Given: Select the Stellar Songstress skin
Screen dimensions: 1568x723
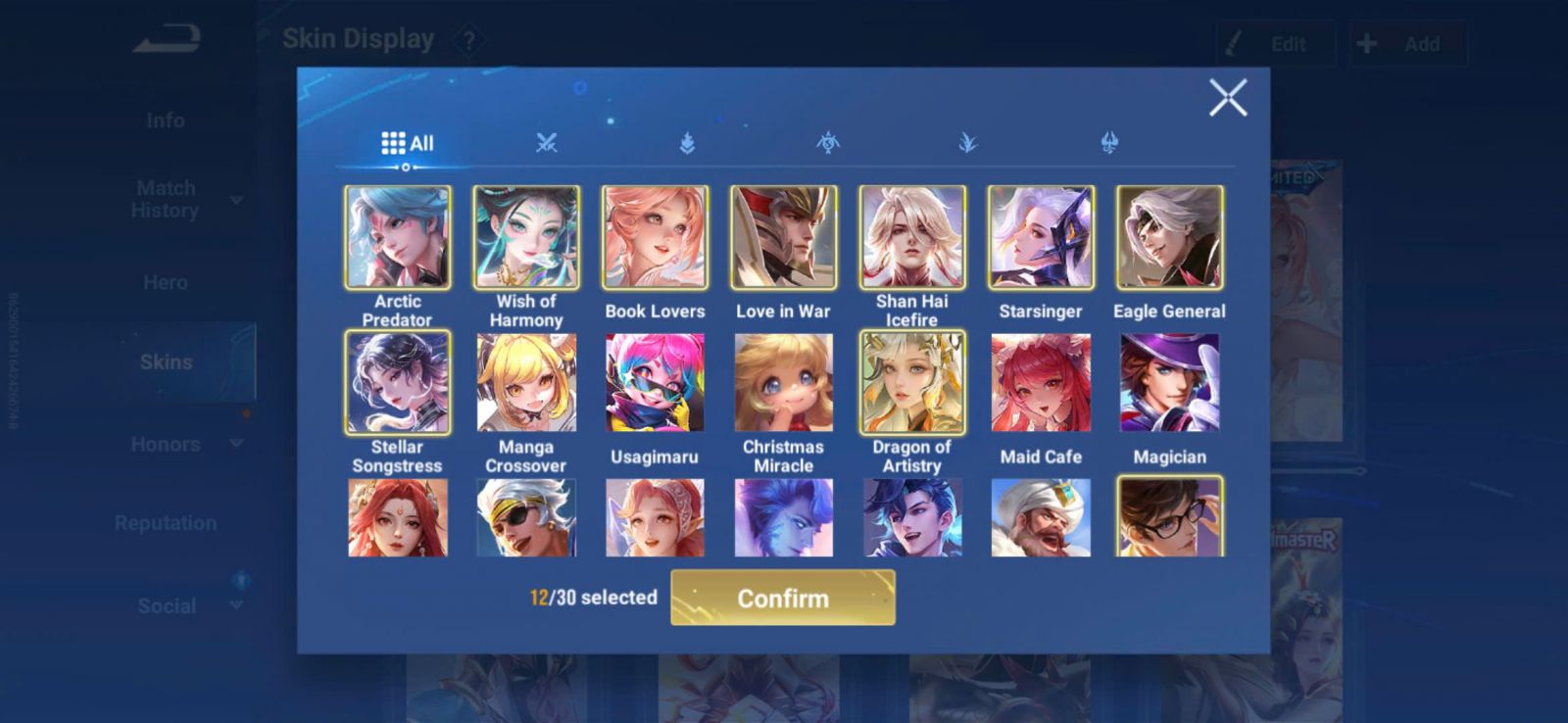Looking at the screenshot, I should click(397, 383).
